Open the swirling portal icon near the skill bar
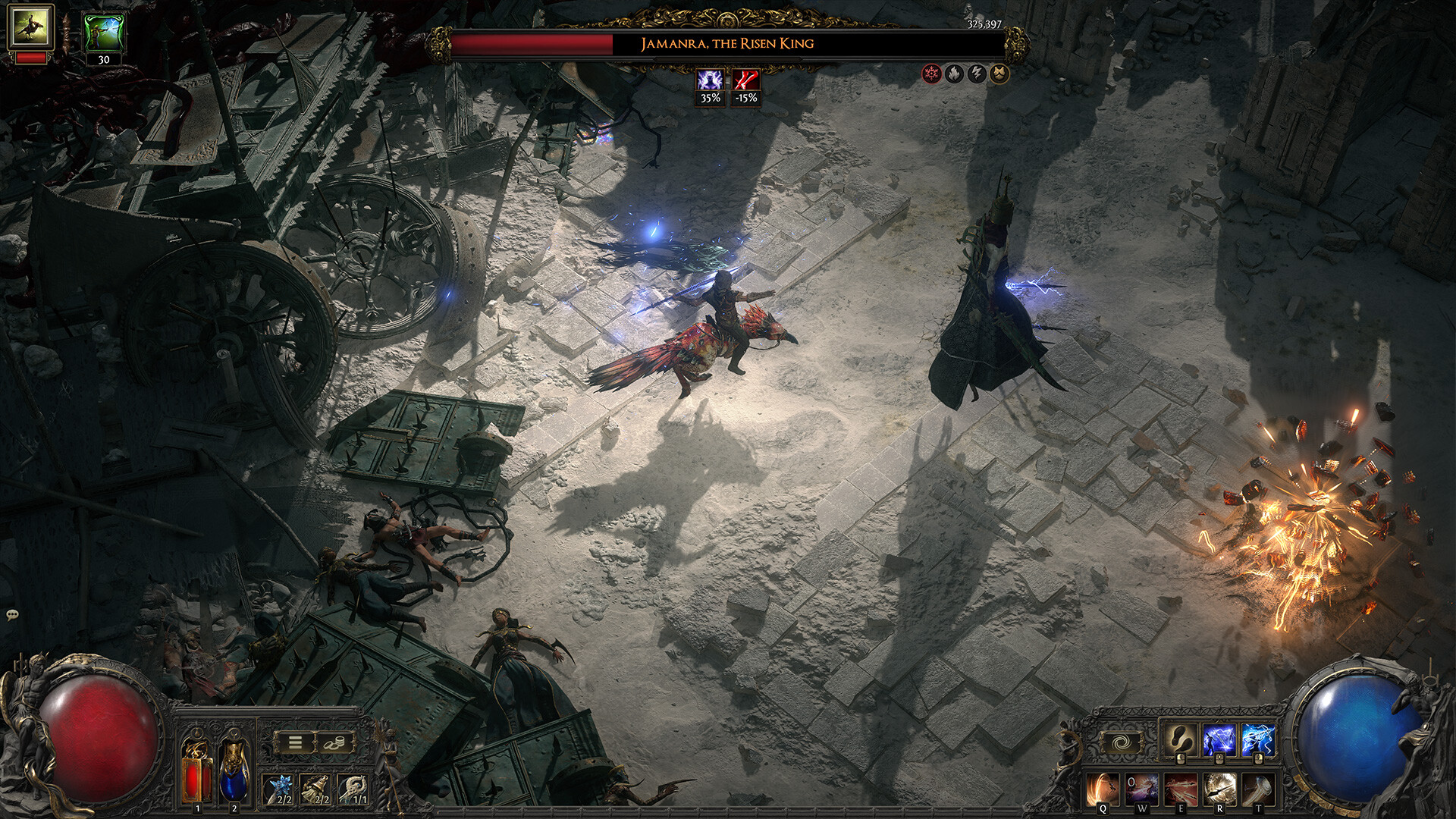This screenshot has width=1456, height=819. tap(1122, 742)
